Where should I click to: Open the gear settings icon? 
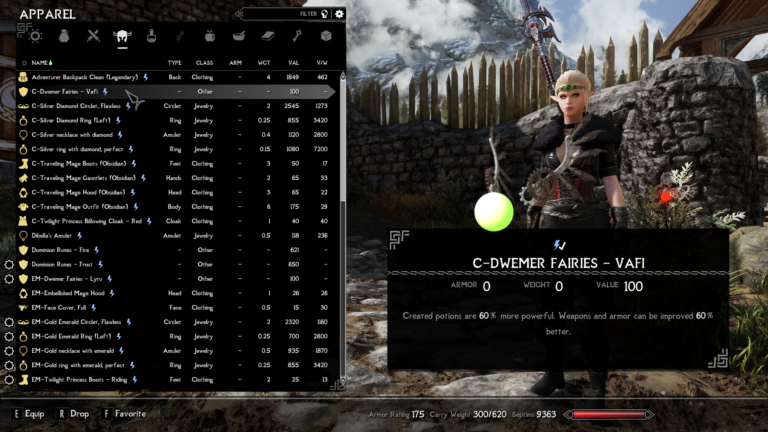(340, 14)
